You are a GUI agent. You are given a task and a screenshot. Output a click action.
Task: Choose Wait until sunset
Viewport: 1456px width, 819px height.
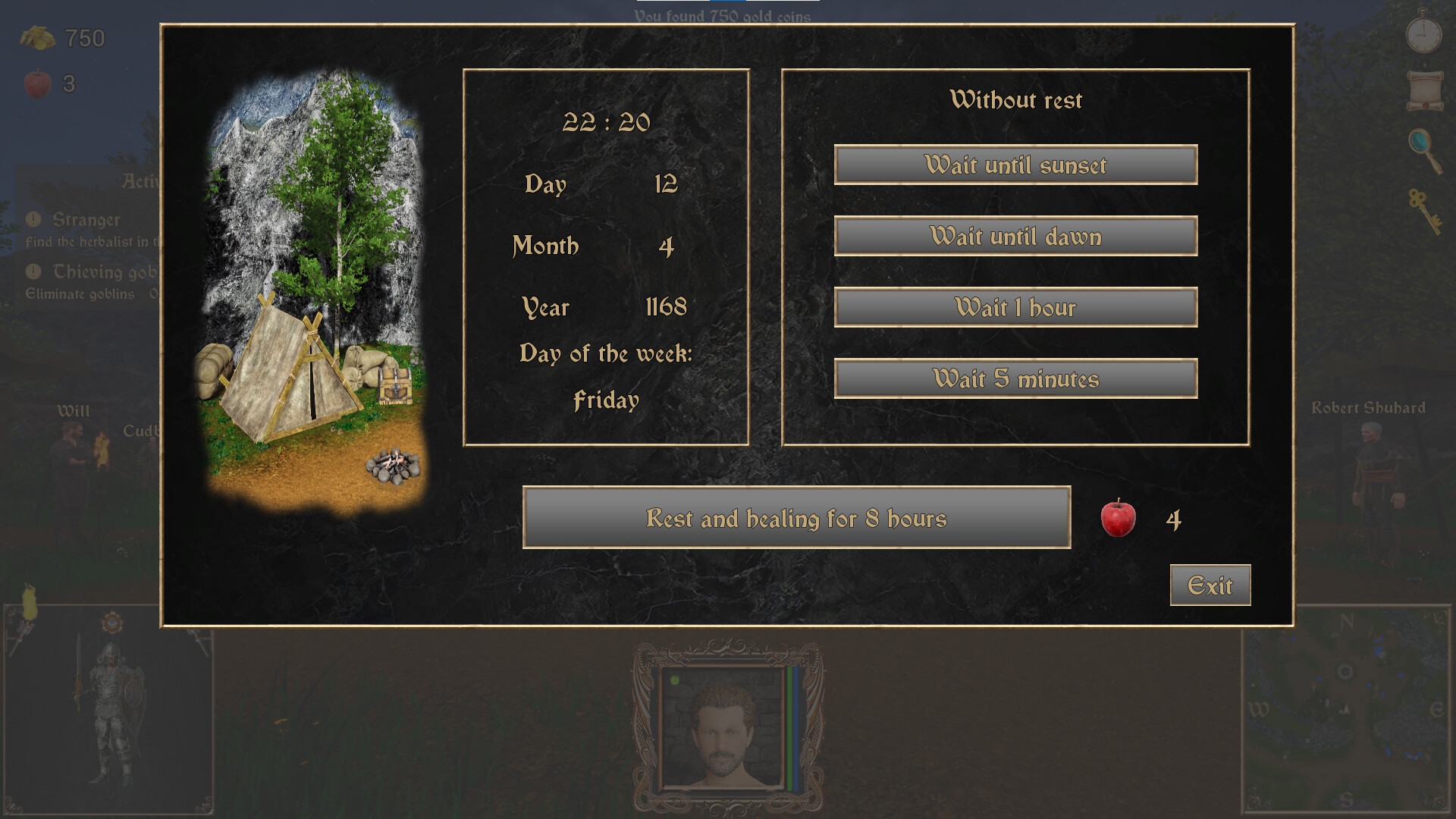coord(1016,165)
